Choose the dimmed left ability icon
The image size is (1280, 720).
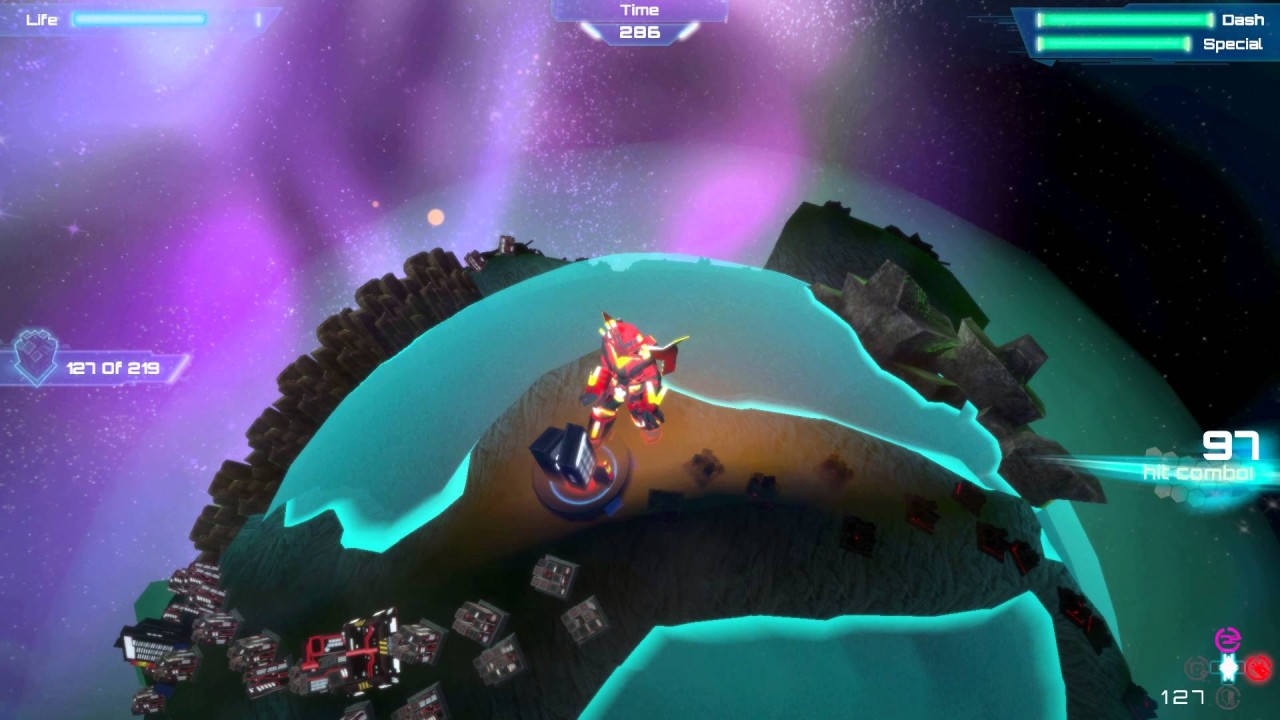(1196, 667)
